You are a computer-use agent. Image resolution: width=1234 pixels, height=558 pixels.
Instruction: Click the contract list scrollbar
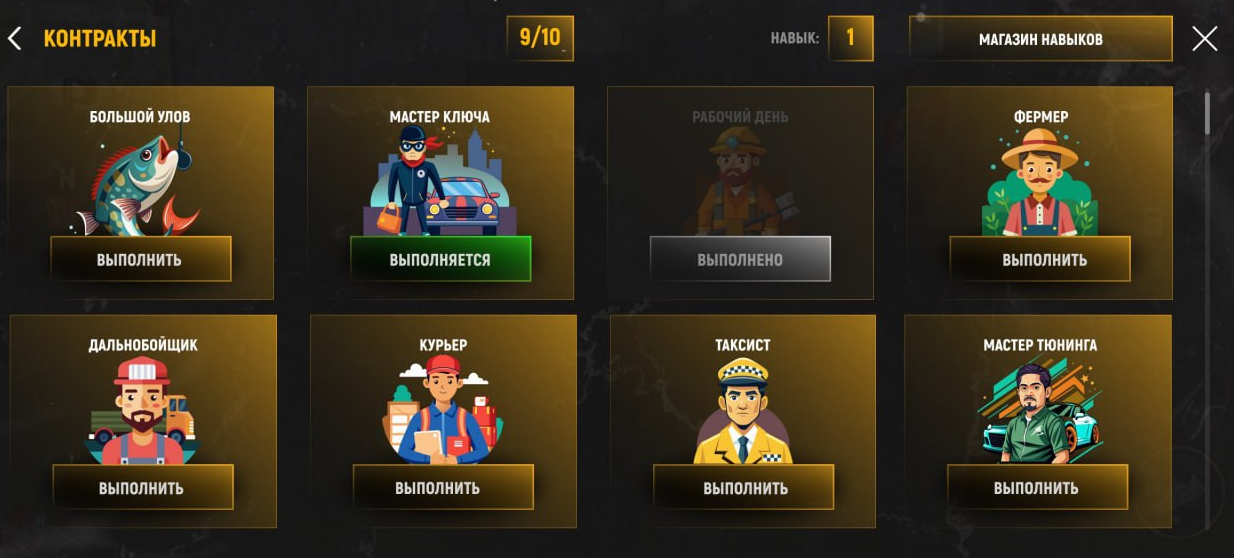[1207, 114]
